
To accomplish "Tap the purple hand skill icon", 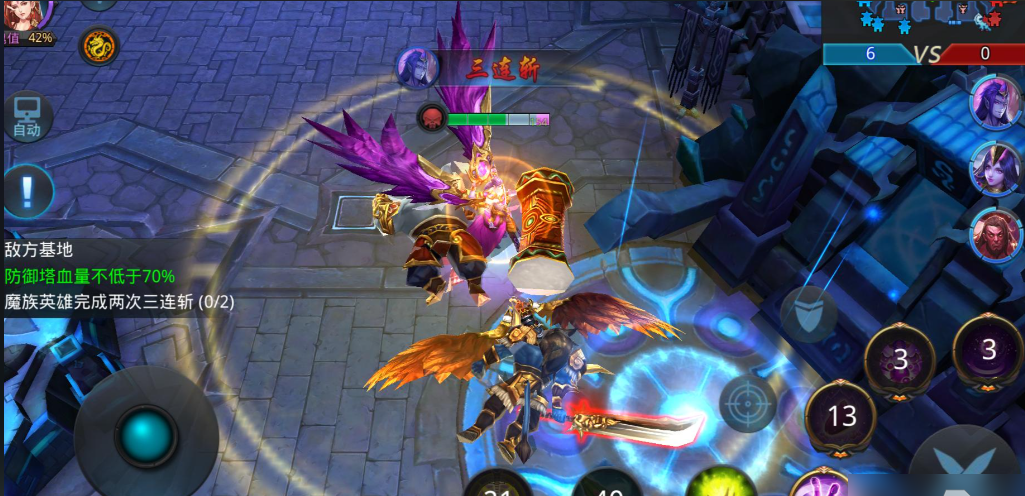I will (x=817, y=485).
